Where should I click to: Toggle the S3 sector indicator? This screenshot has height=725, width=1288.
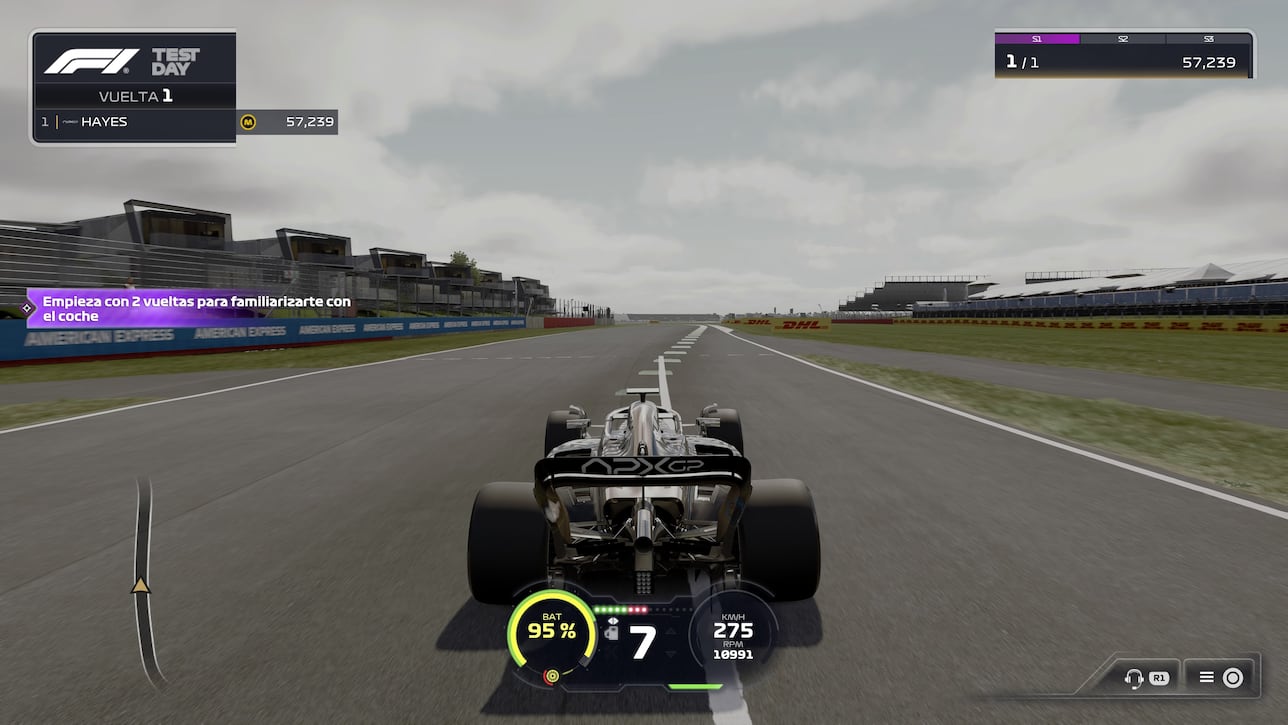pyautogui.click(x=1207, y=39)
